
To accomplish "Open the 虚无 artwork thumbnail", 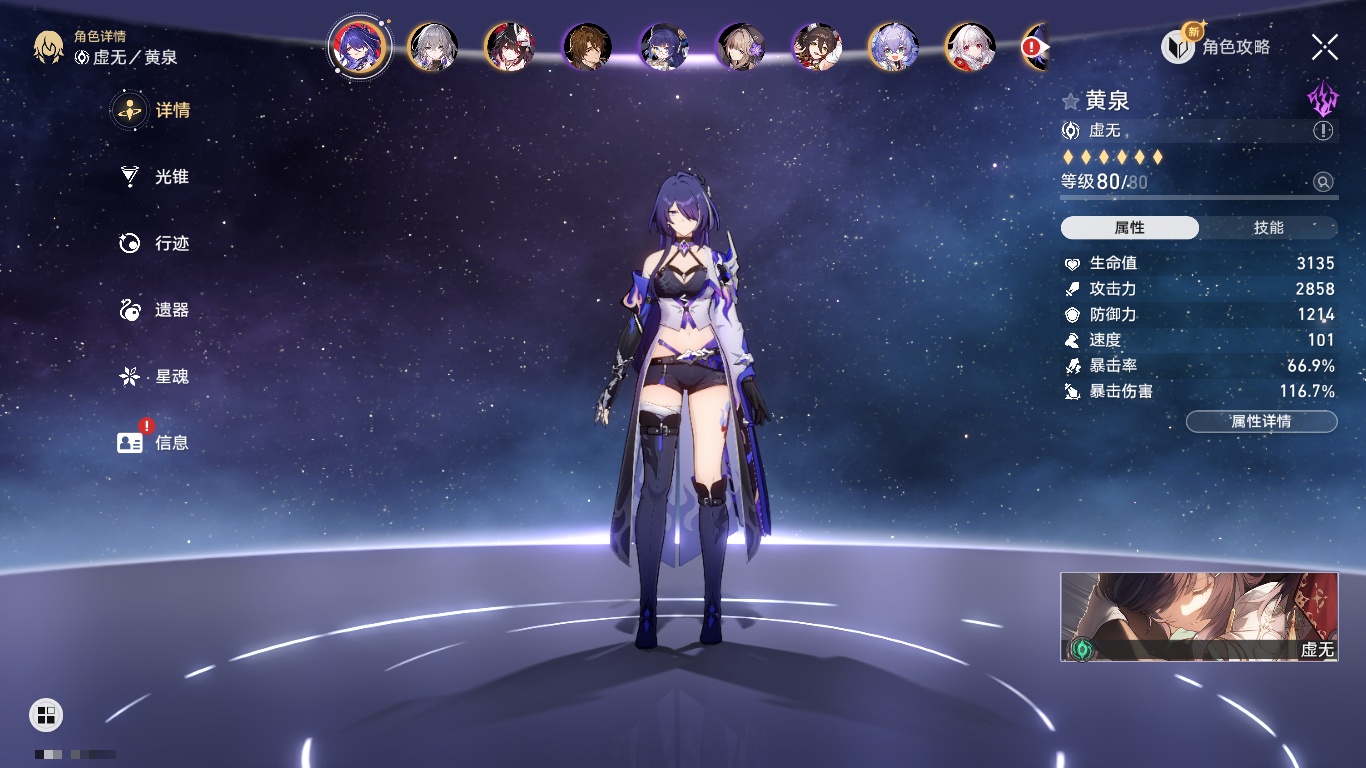I will 1199,617.
